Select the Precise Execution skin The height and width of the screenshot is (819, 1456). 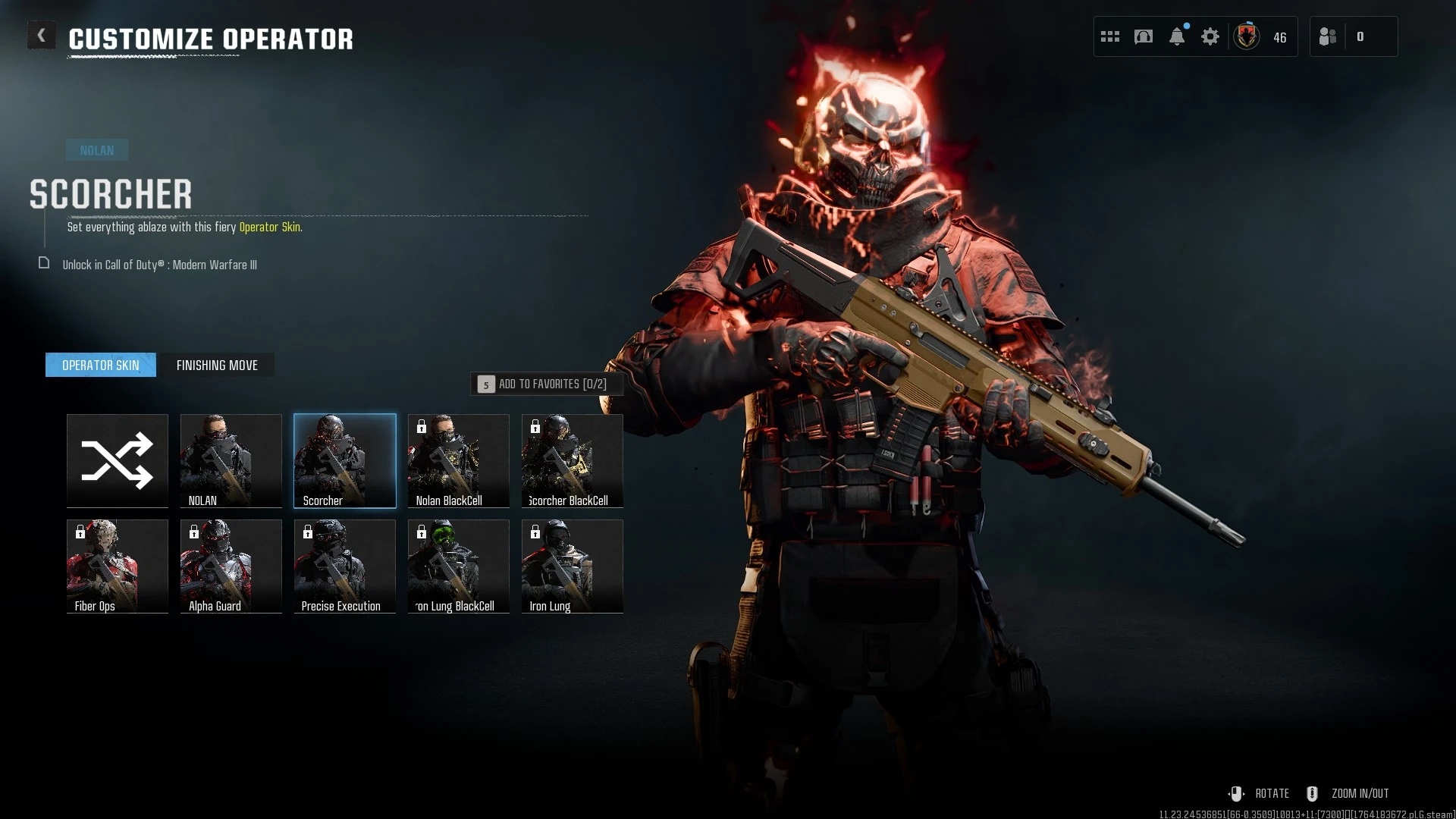click(344, 566)
